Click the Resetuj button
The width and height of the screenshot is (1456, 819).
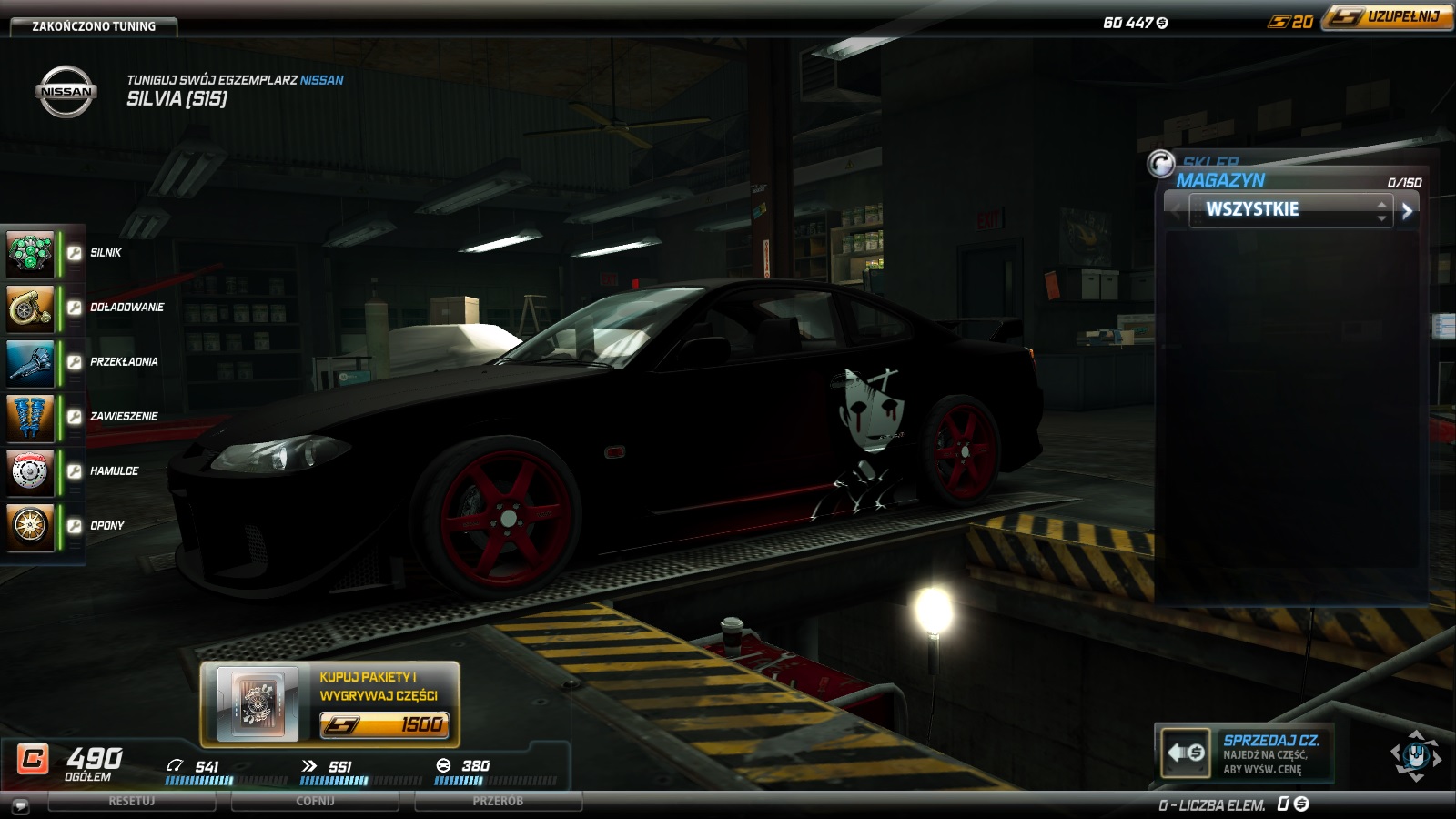(x=132, y=802)
